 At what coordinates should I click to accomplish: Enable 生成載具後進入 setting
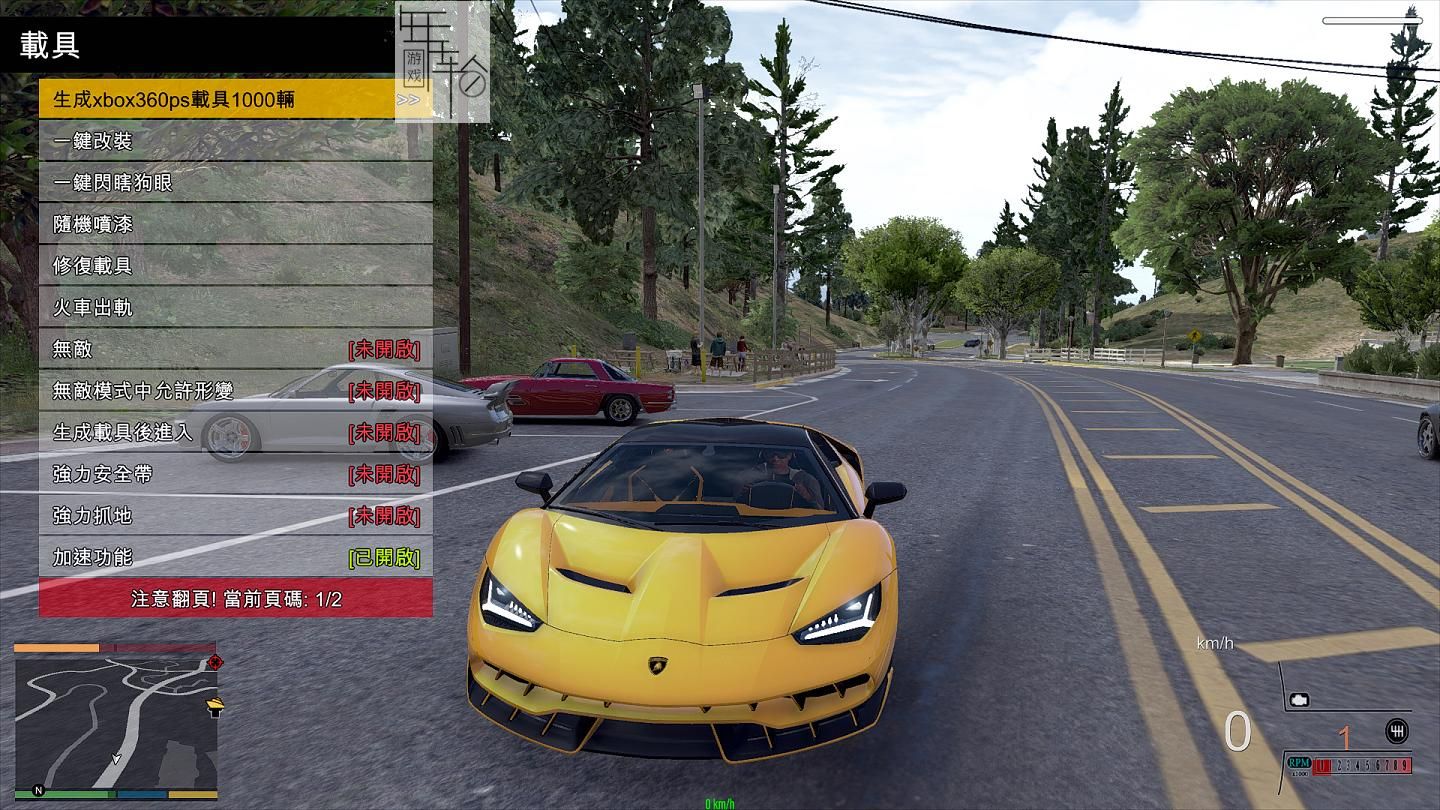click(x=235, y=432)
